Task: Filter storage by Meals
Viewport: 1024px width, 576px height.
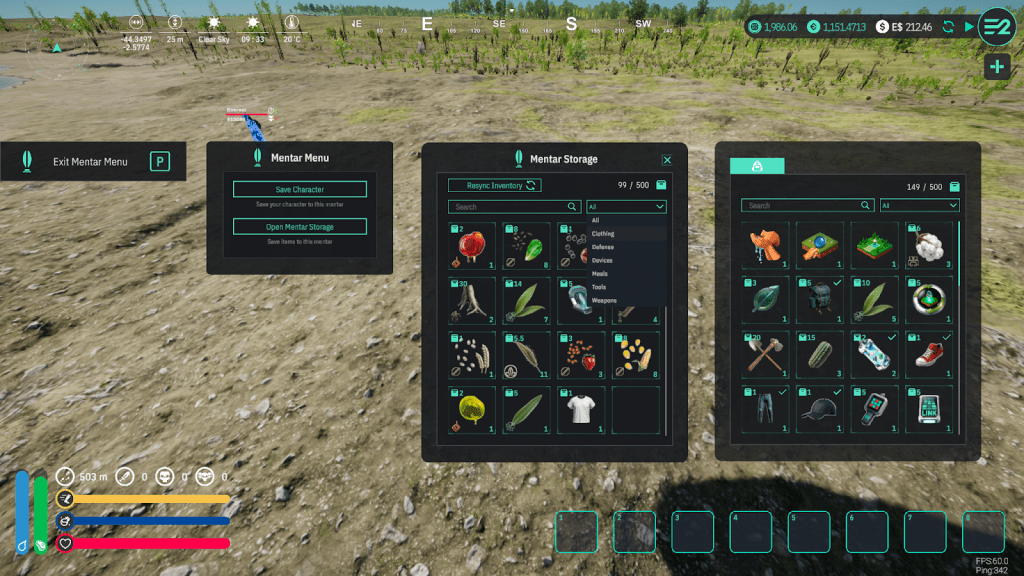Action: coord(600,273)
